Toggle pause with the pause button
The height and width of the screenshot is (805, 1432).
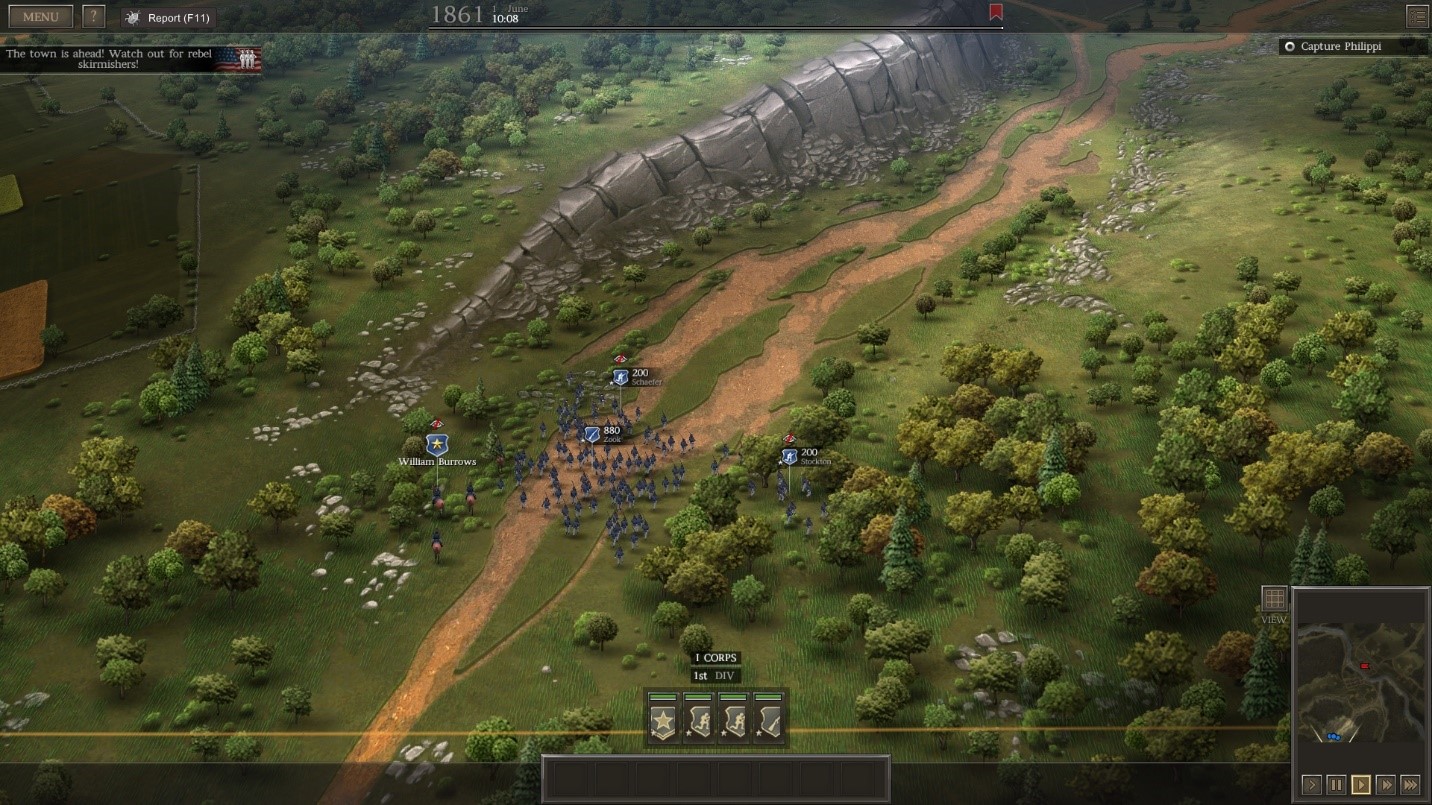click(x=1336, y=784)
